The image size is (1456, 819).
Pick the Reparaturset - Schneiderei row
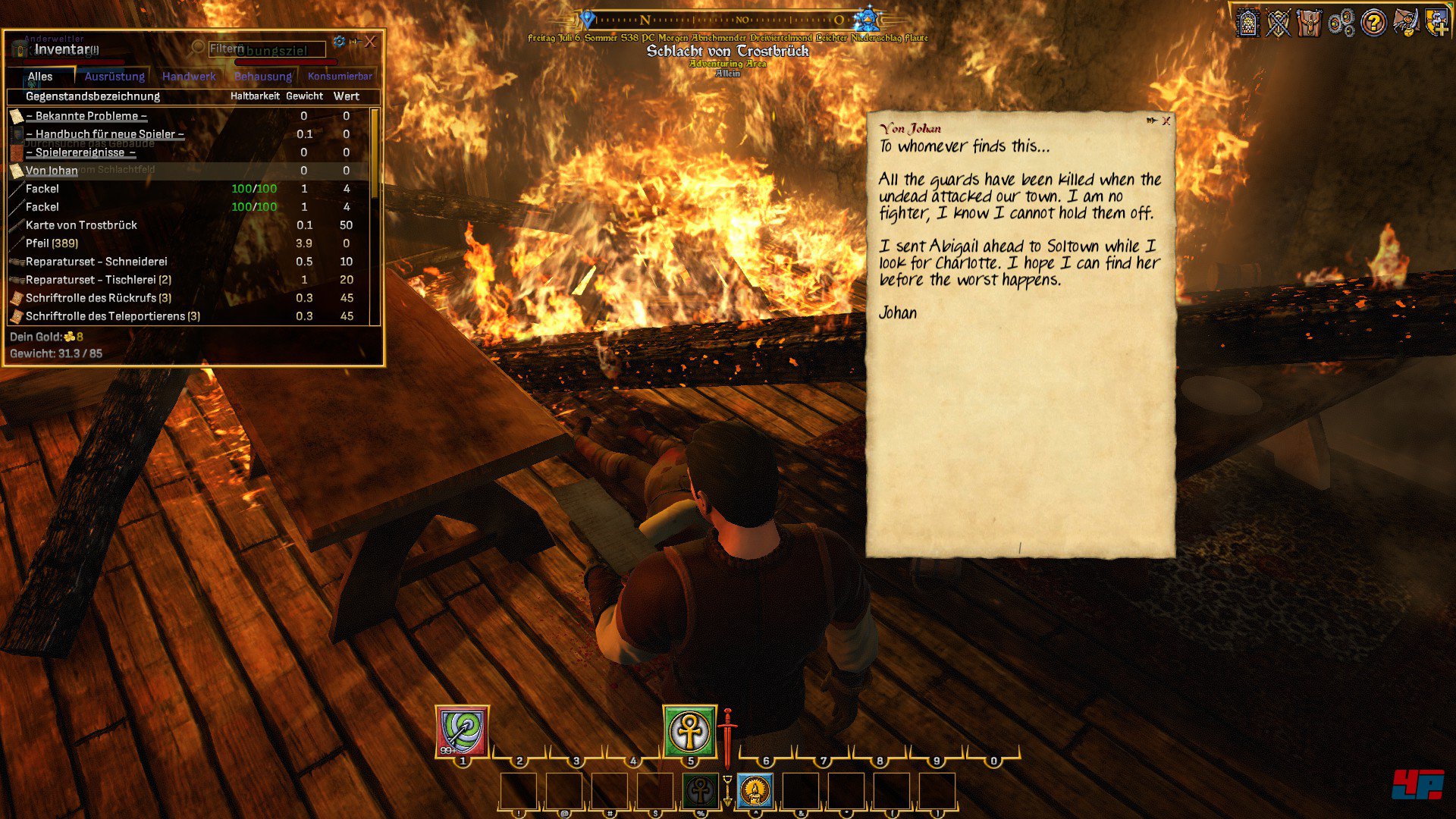coord(96,262)
